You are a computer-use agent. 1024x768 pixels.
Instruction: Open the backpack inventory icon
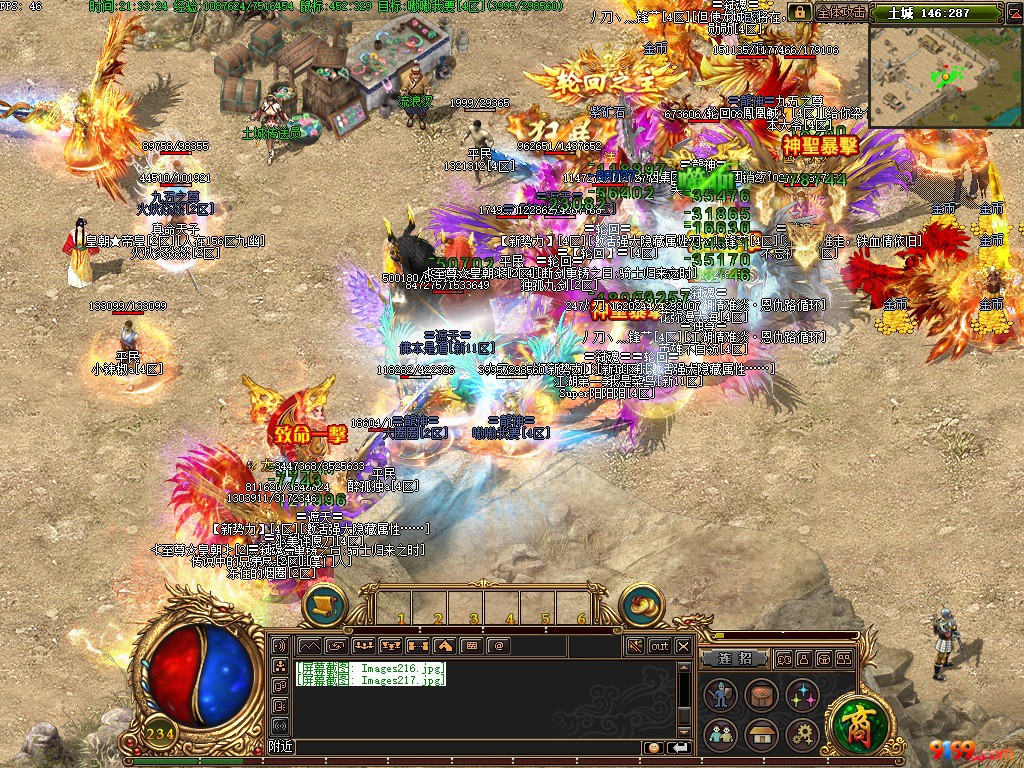tap(761, 695)
